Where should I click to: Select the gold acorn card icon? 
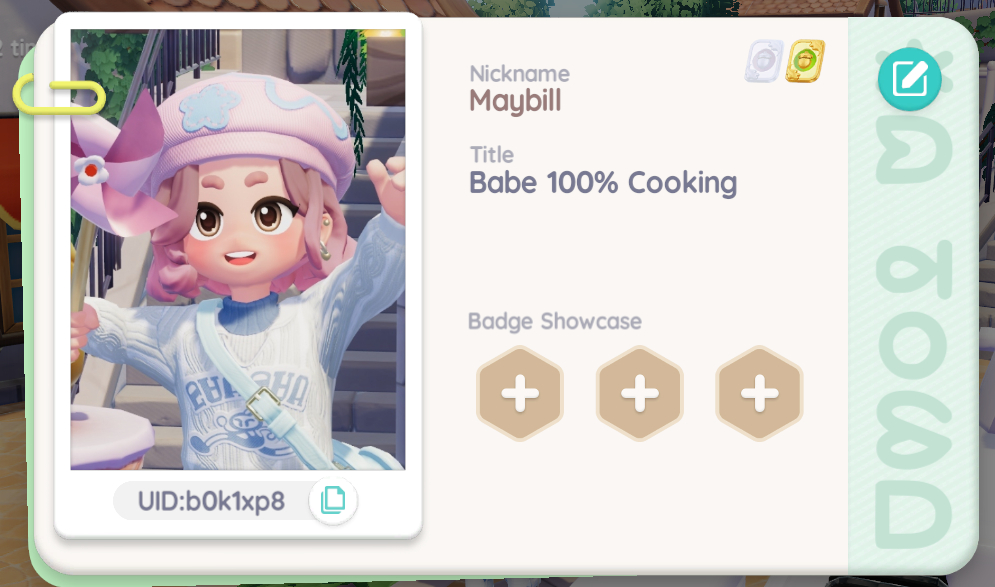point(805,62)
